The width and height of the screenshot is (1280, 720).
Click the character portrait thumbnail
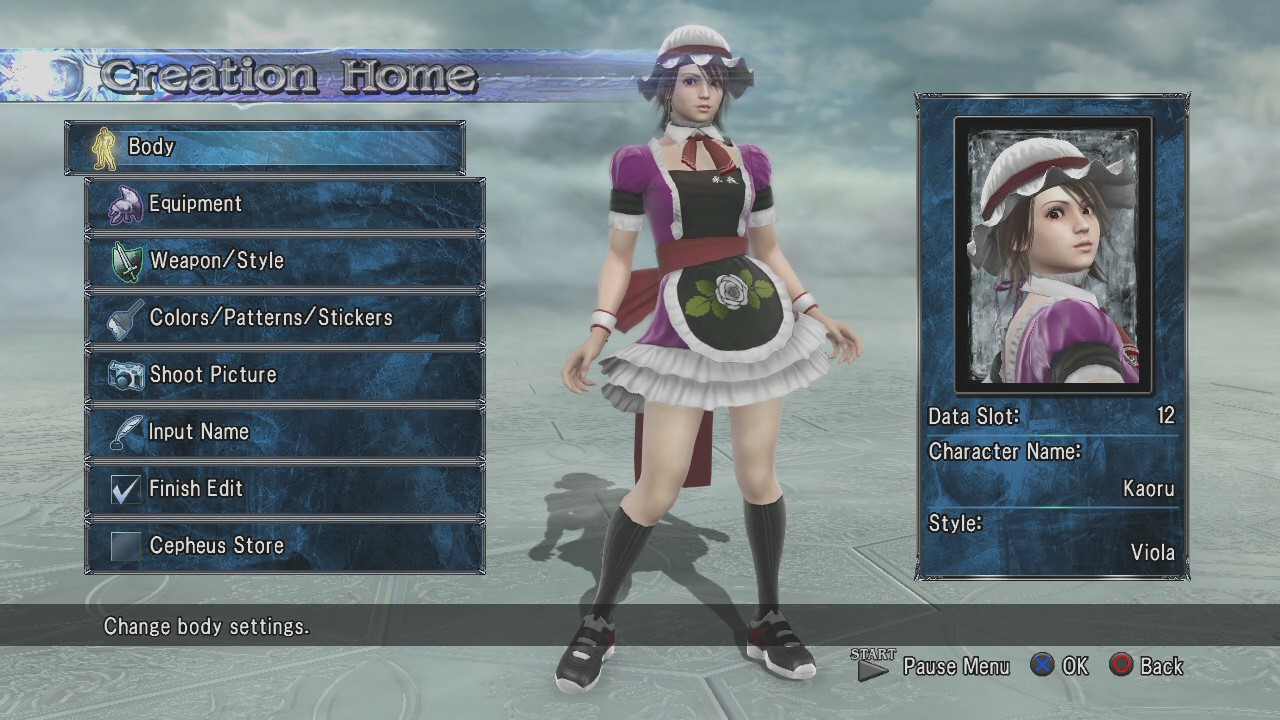coord(1052,256)
